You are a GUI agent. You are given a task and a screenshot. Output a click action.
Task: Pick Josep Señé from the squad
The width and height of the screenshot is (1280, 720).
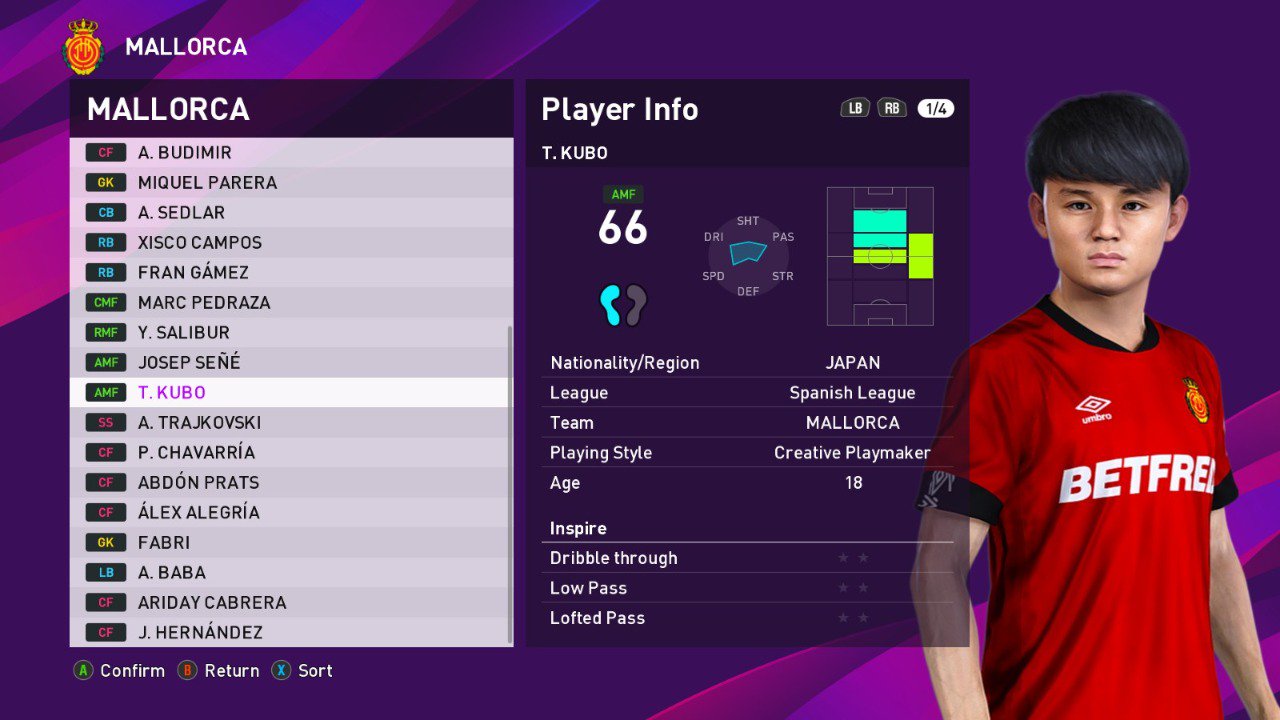click(x=290, y=363)
